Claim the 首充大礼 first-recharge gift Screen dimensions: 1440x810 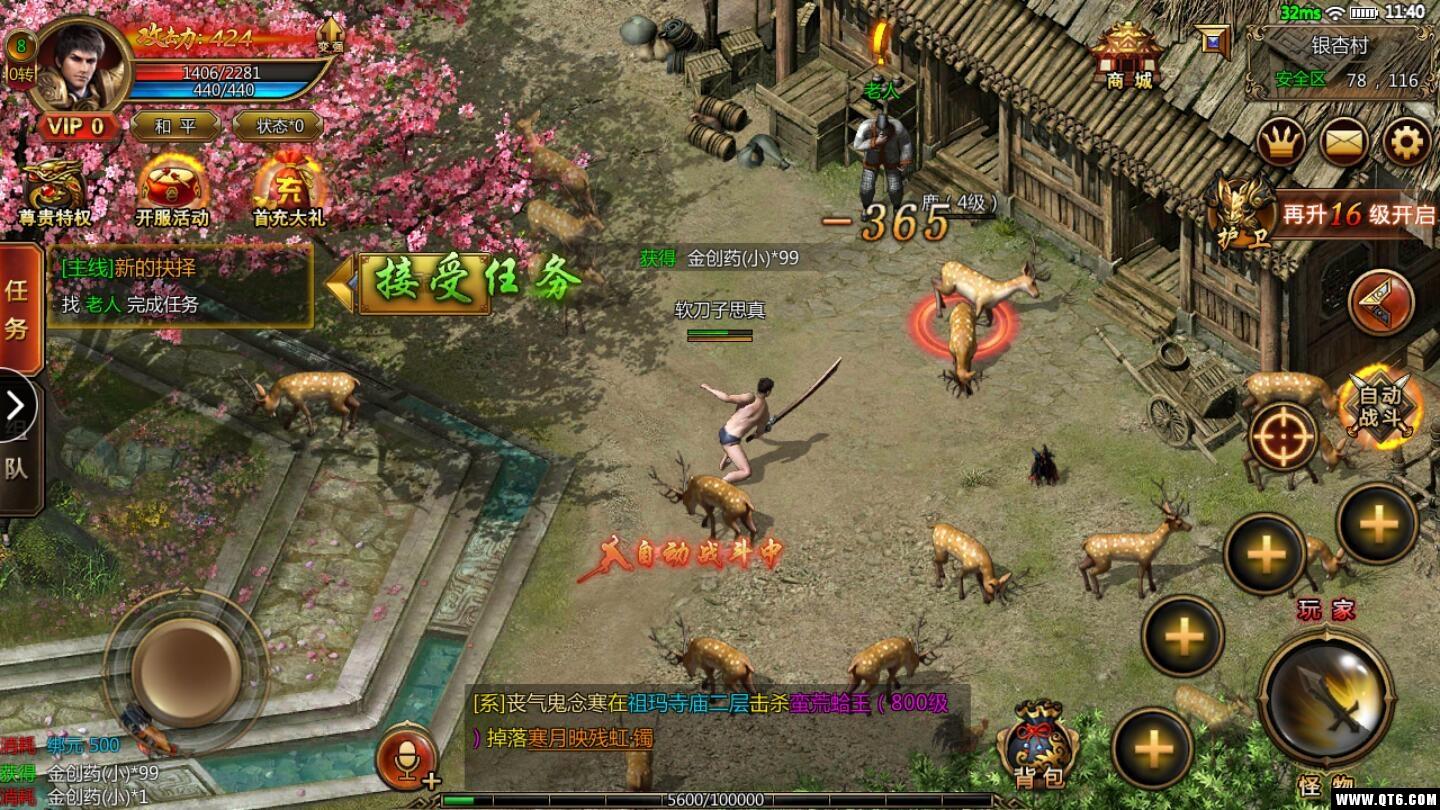(x=288, y=192)
